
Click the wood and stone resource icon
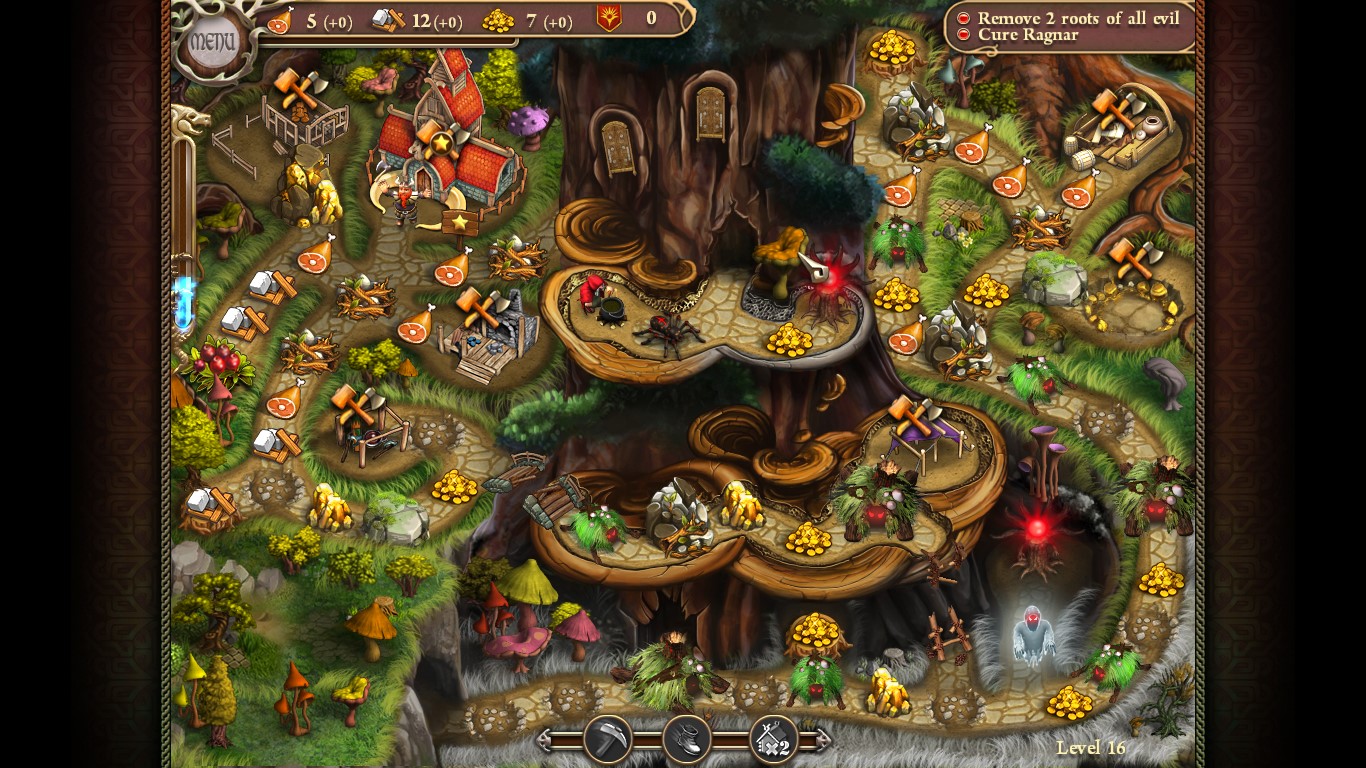point(387,18)
